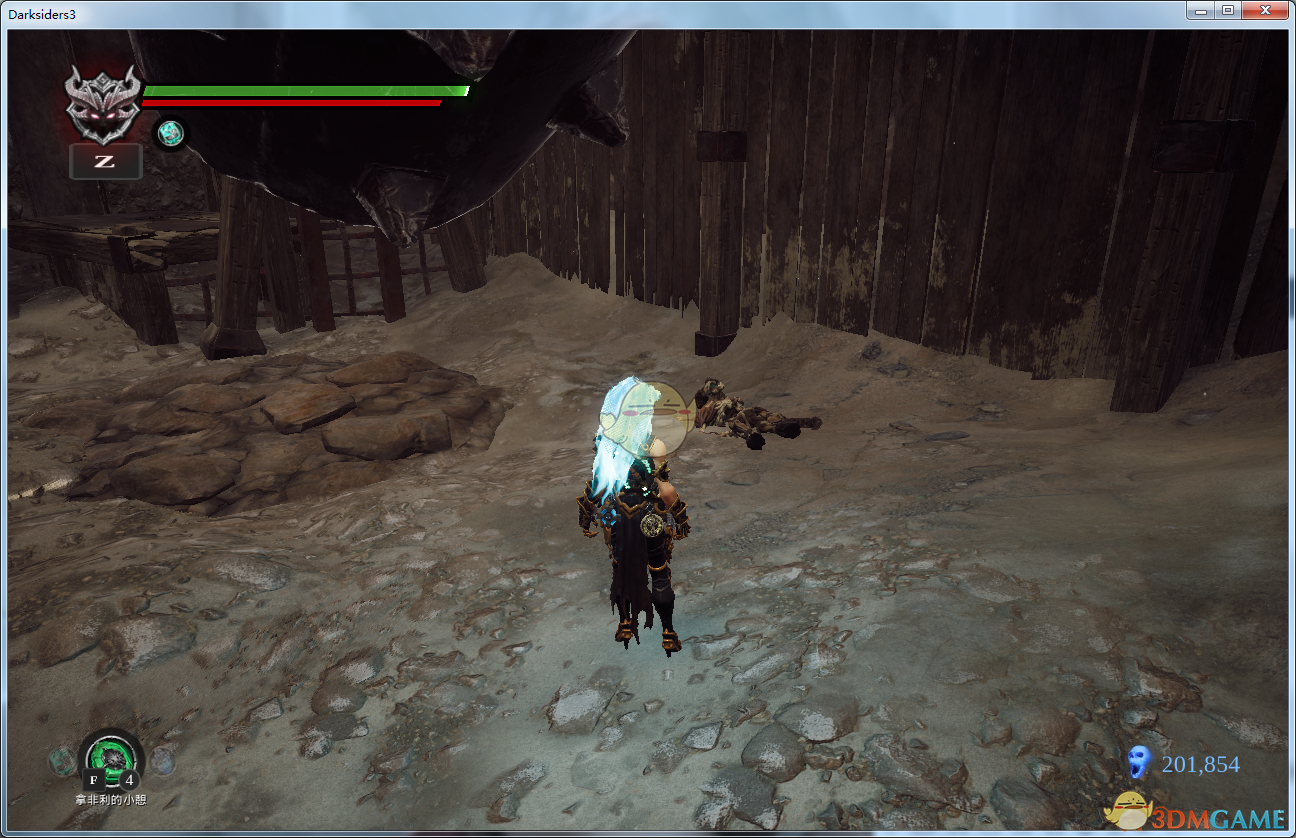Choose the dimmed pale-blue shard item slot
Image resolution: width=1296 pixels, height=838 pixels.
point(163,761)
